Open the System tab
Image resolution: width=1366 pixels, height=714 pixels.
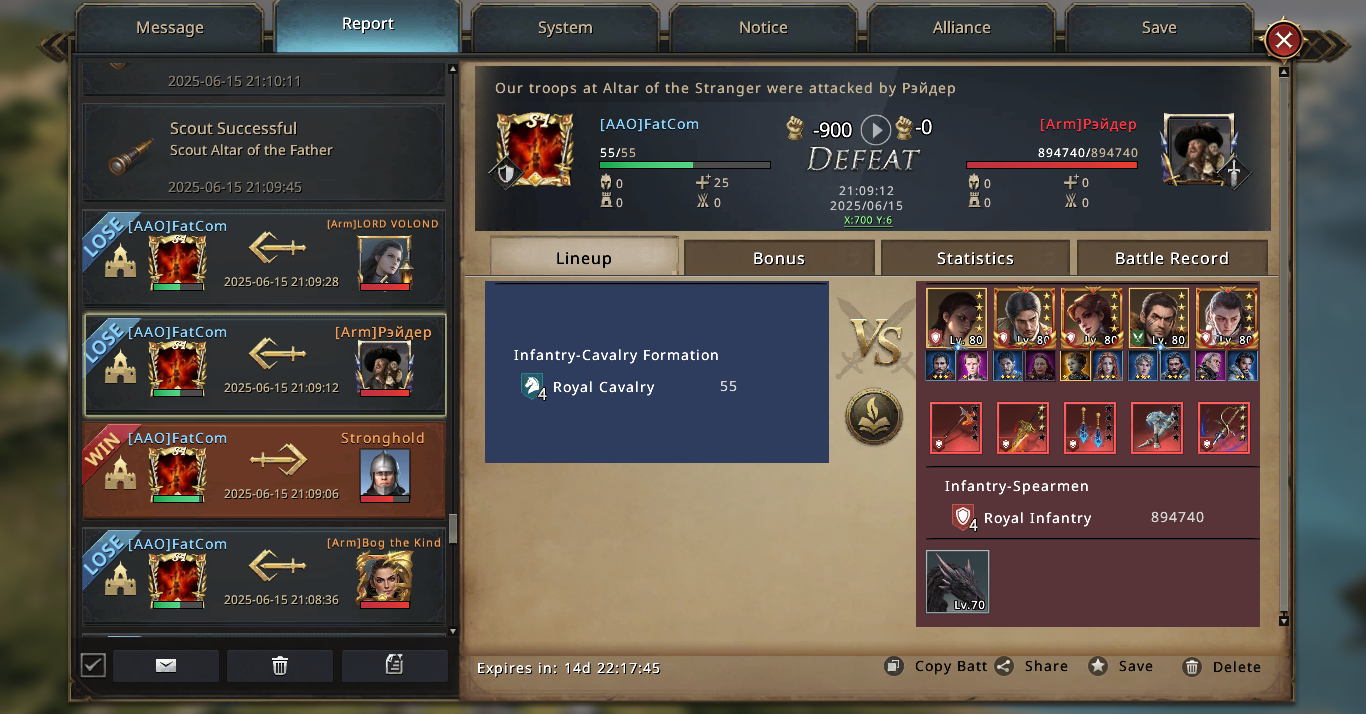pos(565,28)
